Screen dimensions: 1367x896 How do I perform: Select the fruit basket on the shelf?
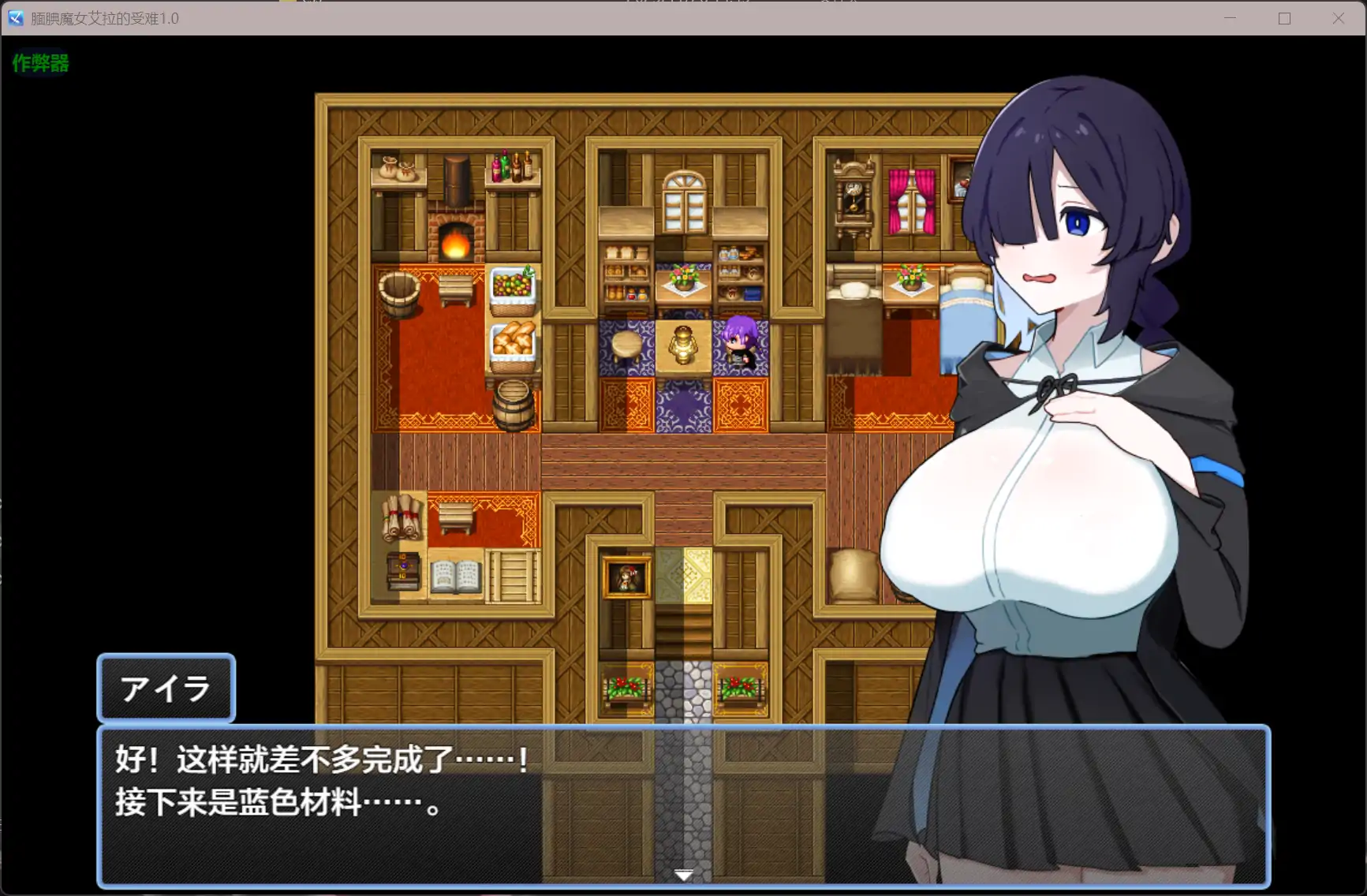pos(512,286)
